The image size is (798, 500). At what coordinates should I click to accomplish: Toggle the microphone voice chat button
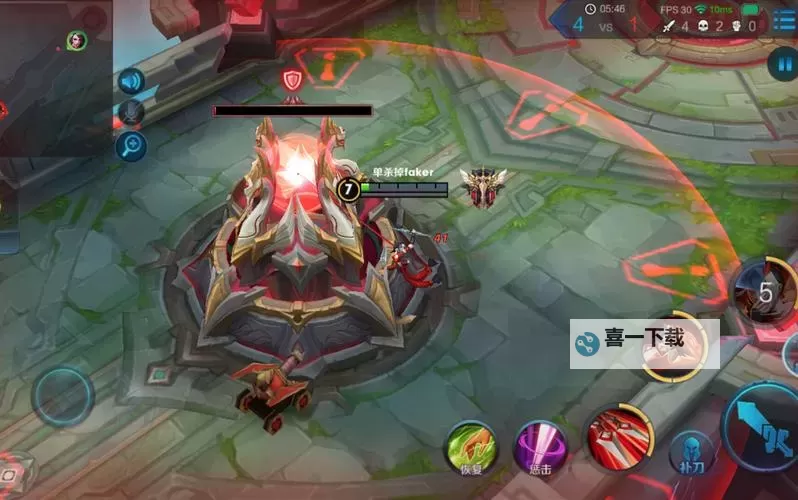(131, 113)
